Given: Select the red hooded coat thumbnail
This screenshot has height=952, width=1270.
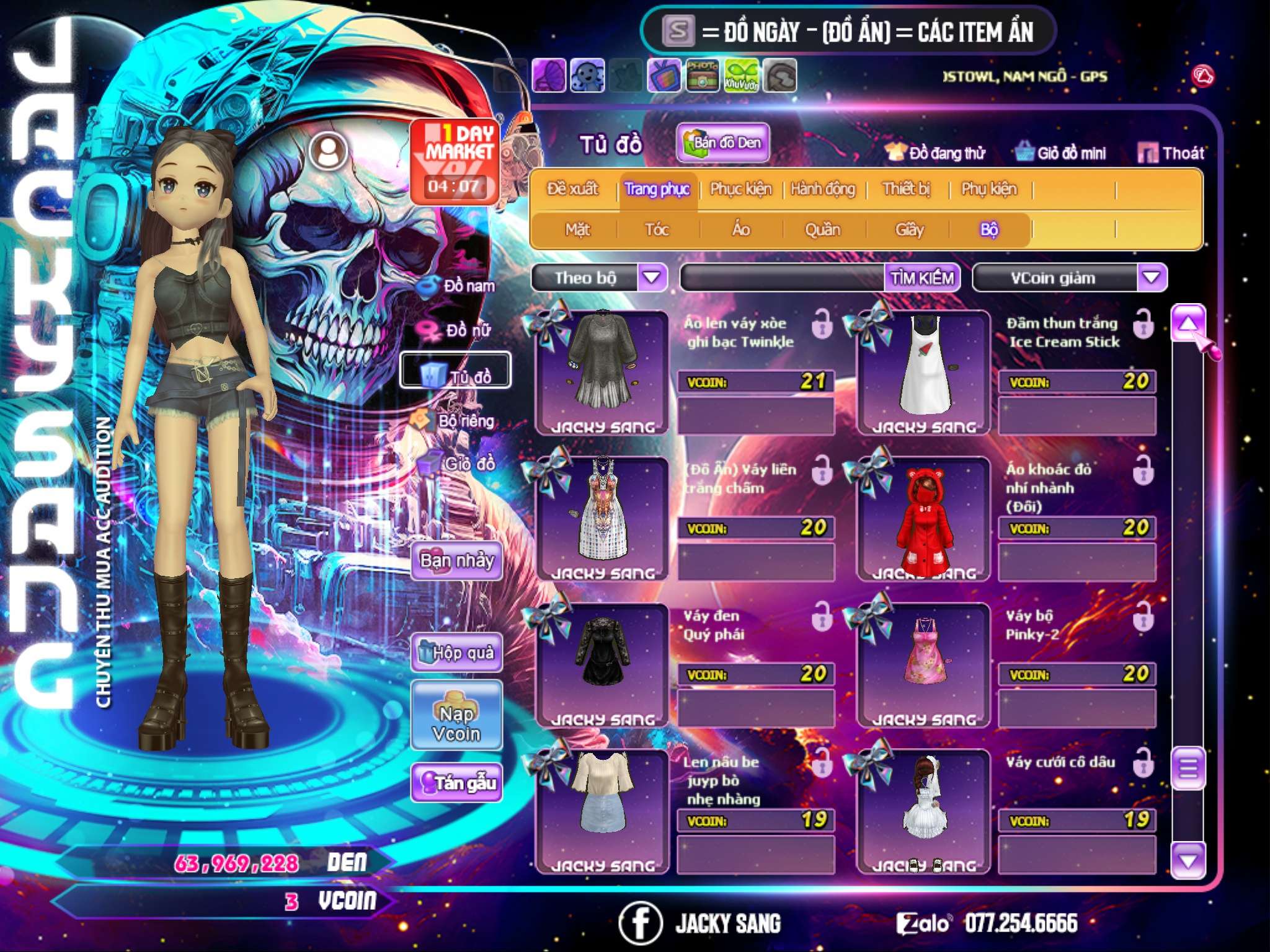Looking at the screenshot, I should pyautogui.click(x=923, y=519).
